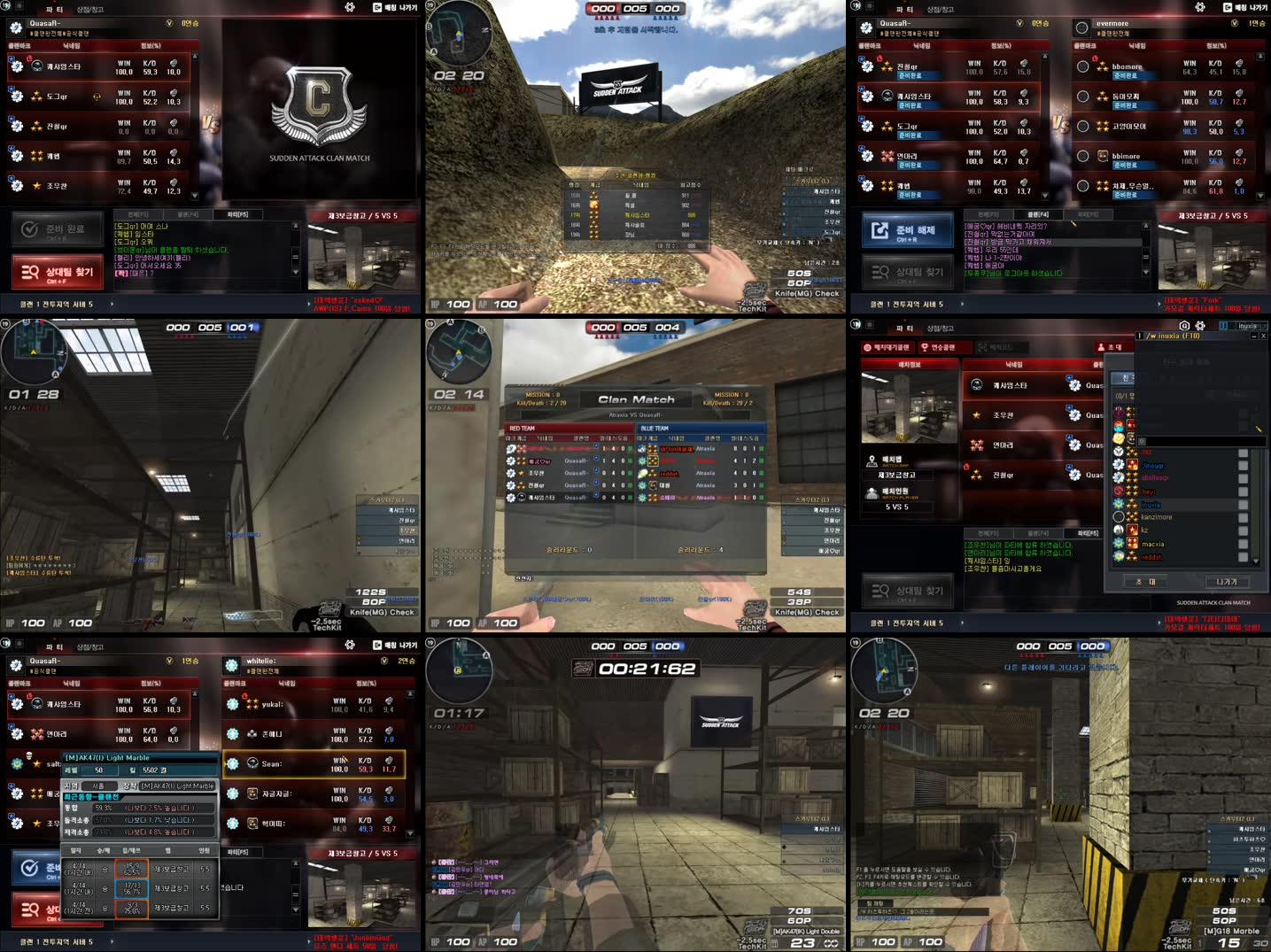Click the 매치인원 player-count icon
The image size is (1271, 952).
pyautogui.click(x=872, y=492)
